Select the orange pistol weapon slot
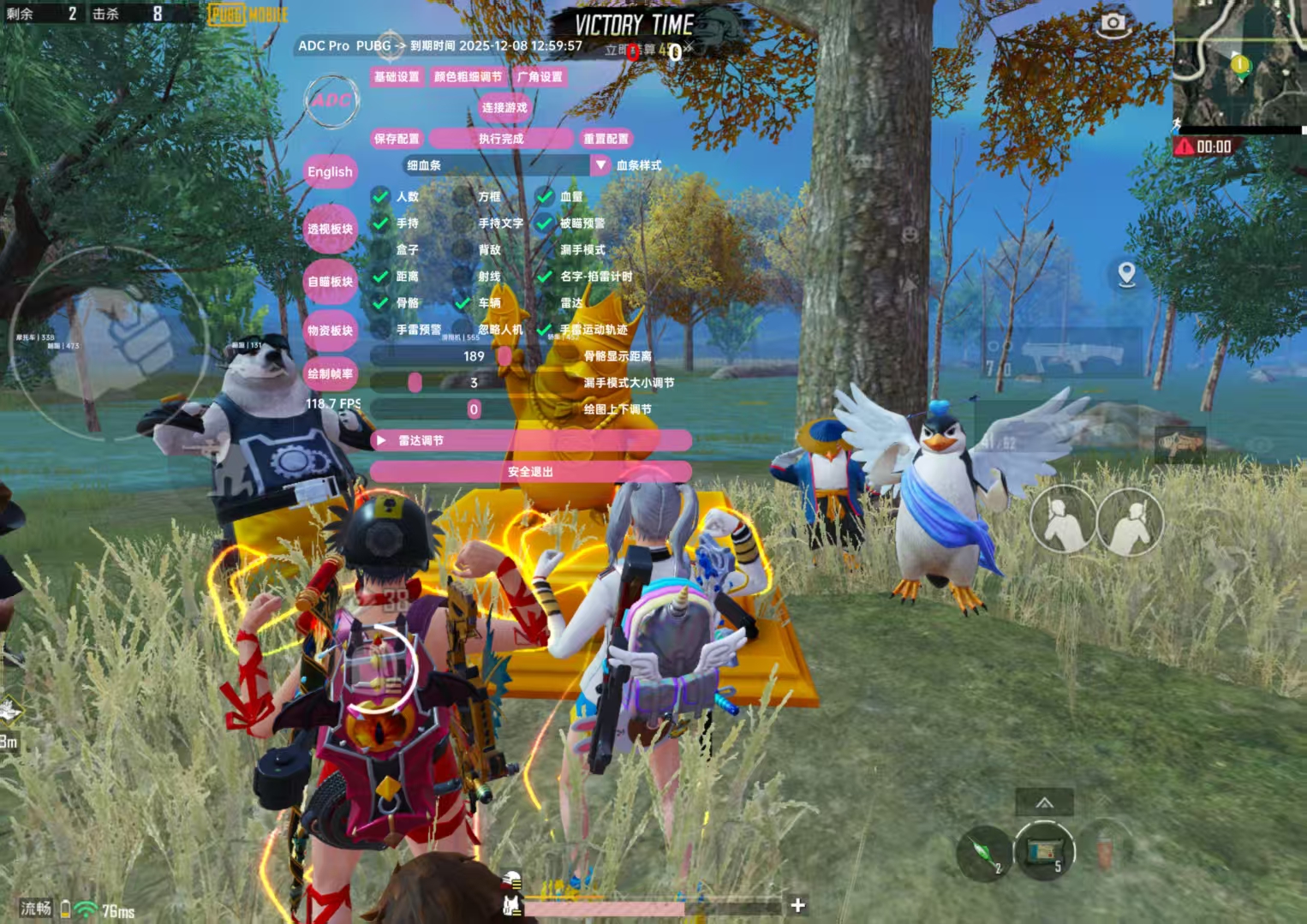Screen dimensions: 1307x924 point(1179,444)
